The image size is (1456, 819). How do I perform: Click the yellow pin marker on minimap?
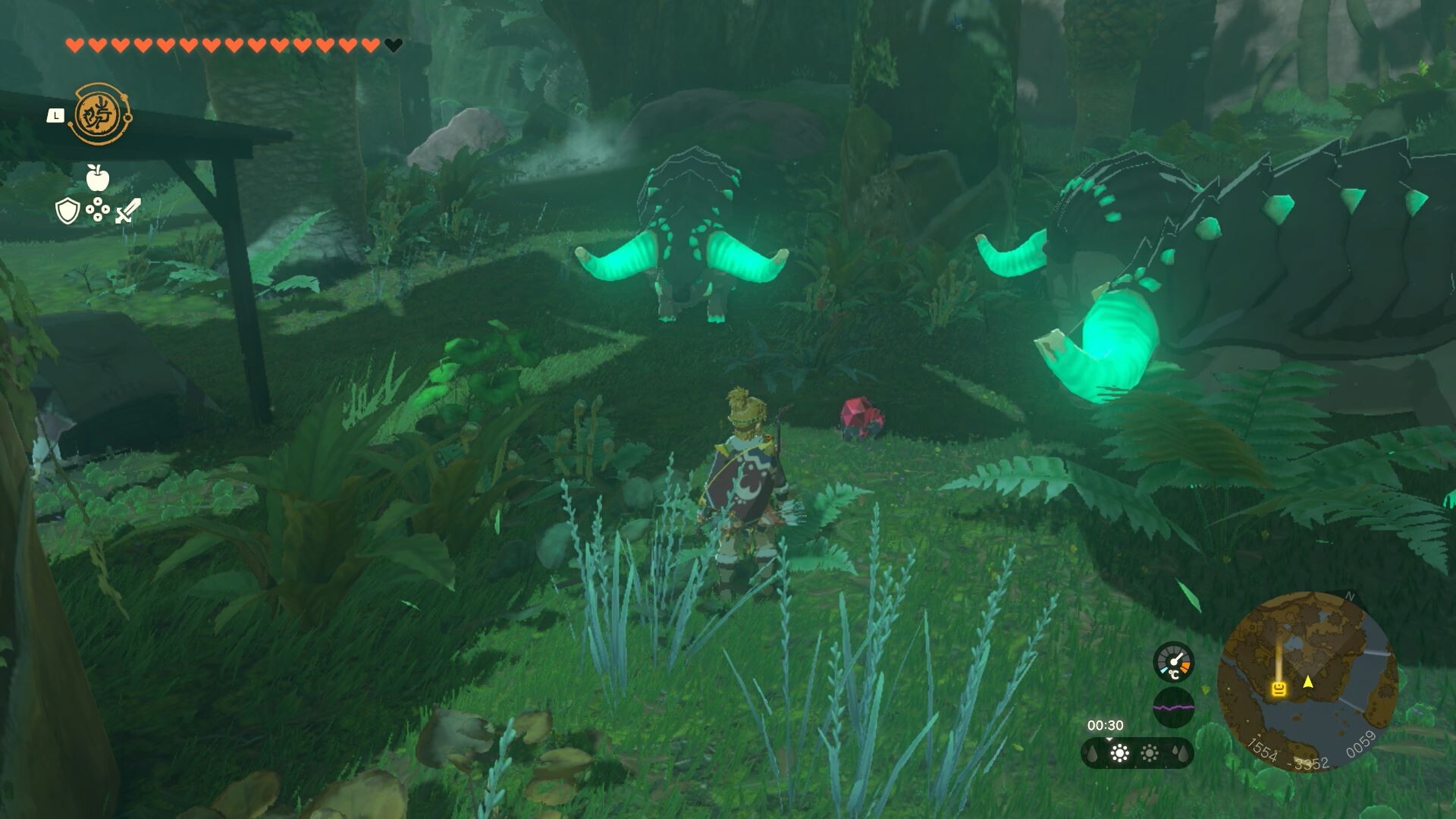click(1279, 689)
